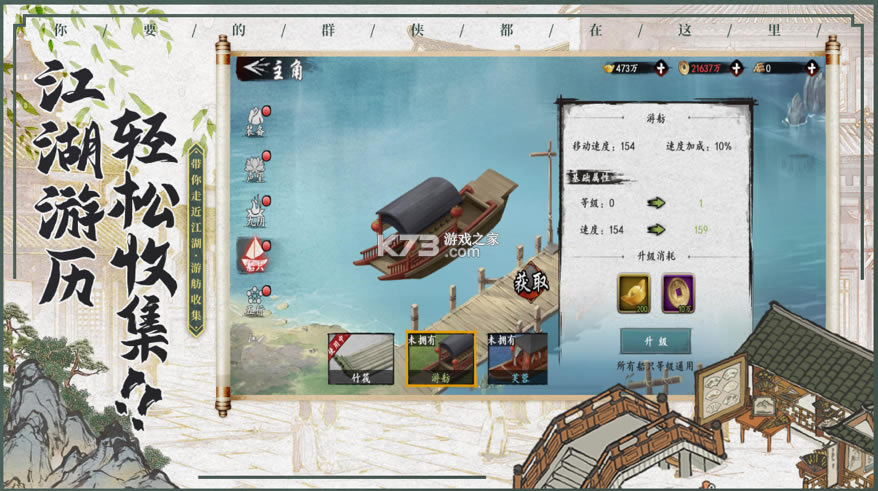The height and width of the screenshot is (491, 878).
Task: Open the flame icon tab
Action: coord(255,209)
